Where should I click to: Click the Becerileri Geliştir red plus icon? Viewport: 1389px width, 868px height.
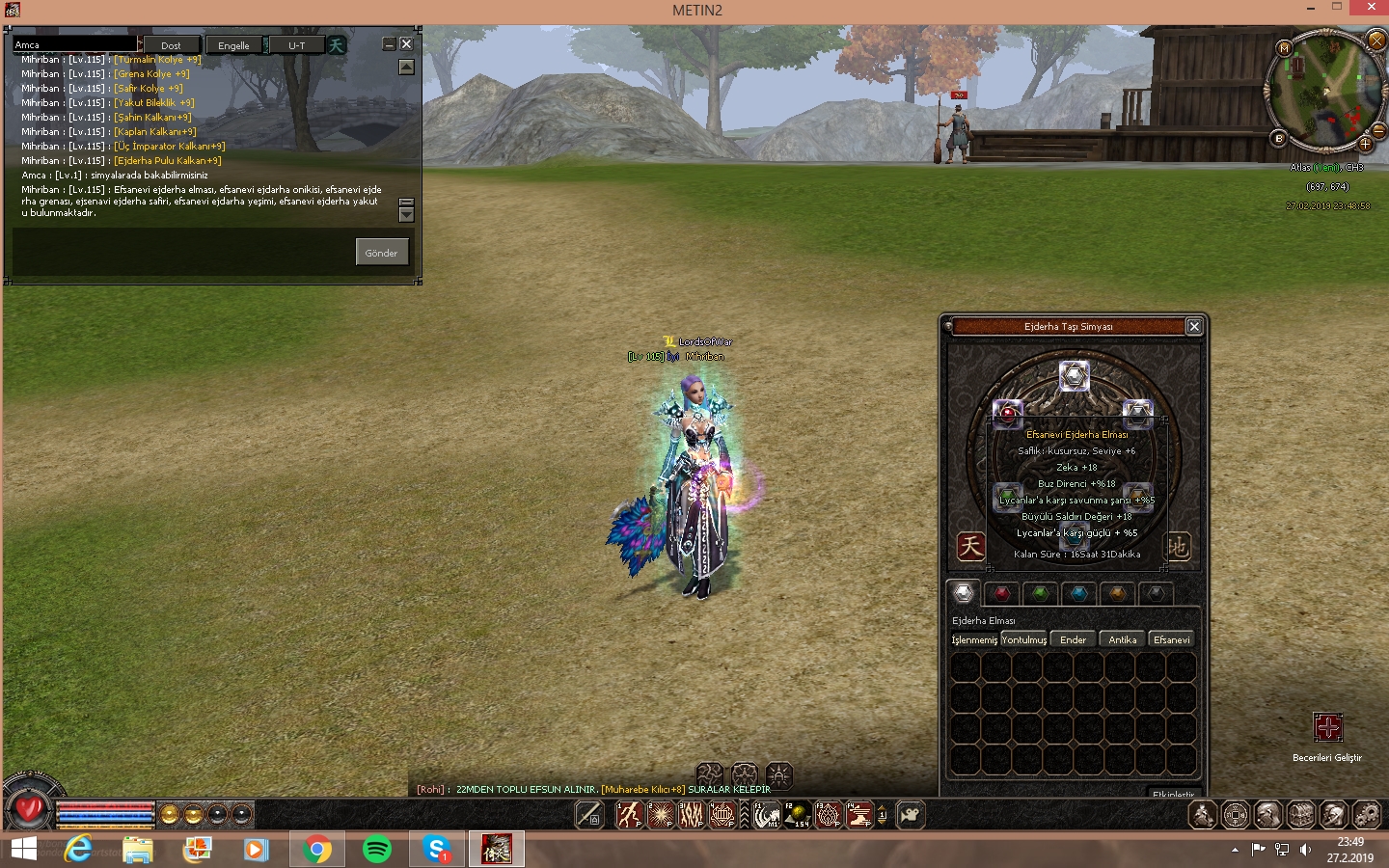(1327, 727)
